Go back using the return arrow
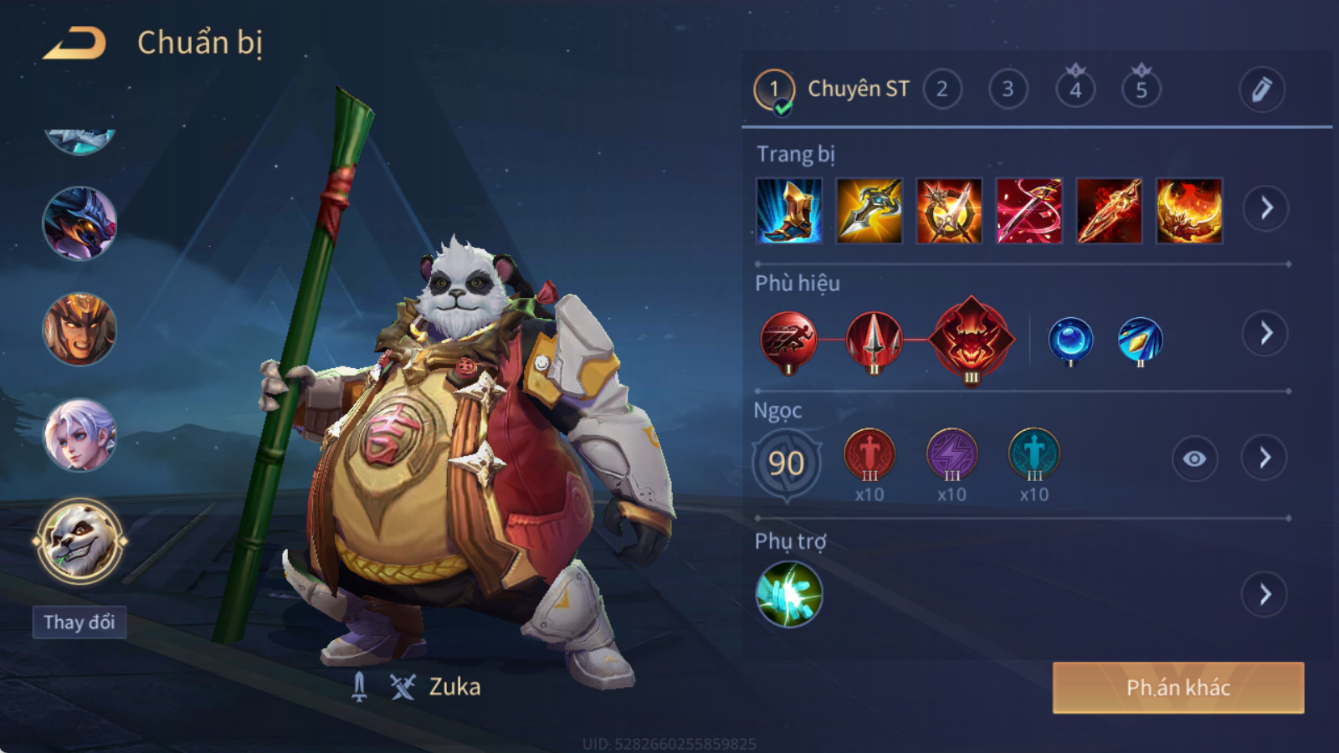1339x753 pixels. 75,43
